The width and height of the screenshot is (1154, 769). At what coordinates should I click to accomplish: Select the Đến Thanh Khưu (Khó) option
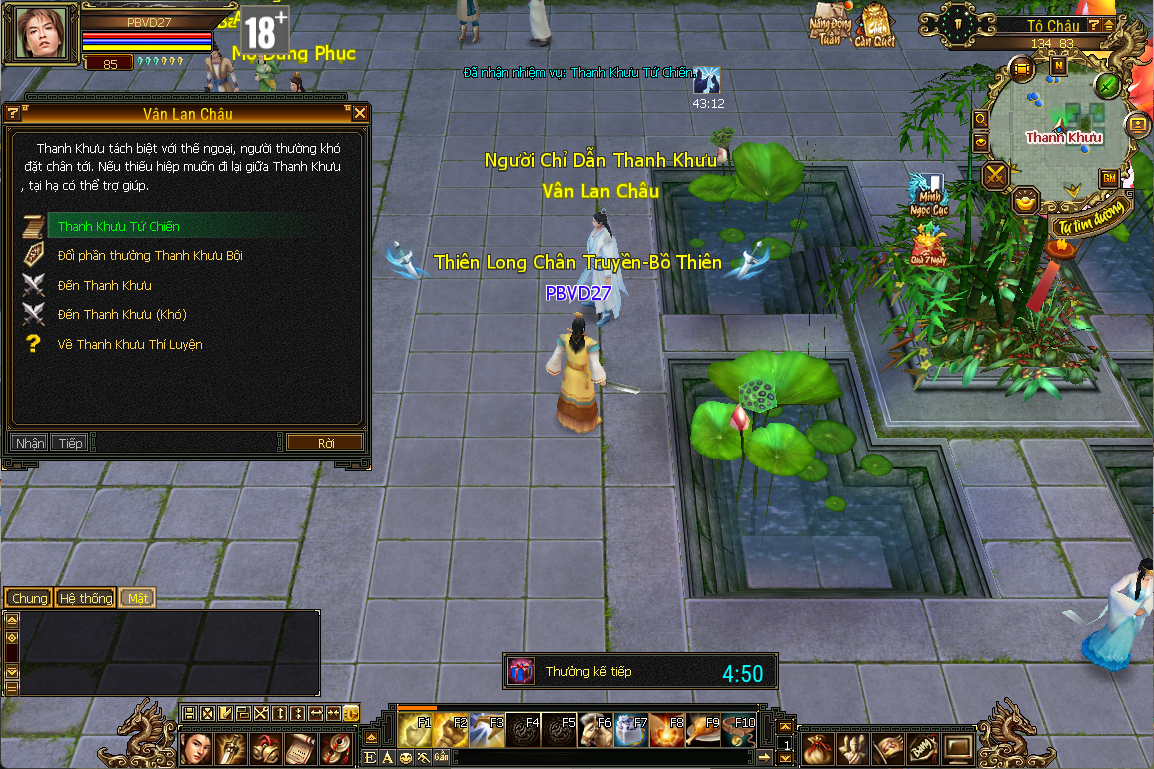tap(122, 315)
